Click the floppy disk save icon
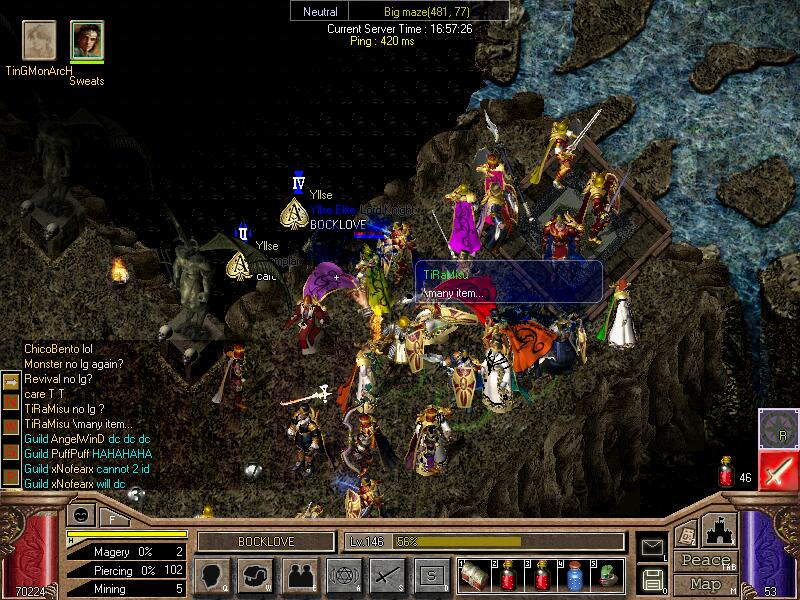 coord(653,579)
